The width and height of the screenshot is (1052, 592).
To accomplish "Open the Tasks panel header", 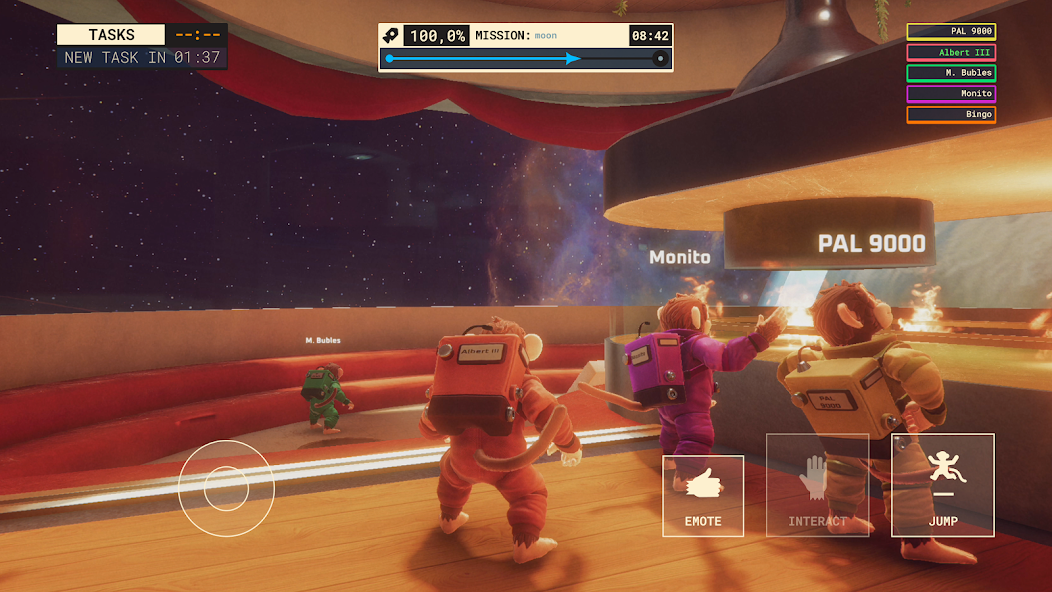I will (x=111, y=35).
